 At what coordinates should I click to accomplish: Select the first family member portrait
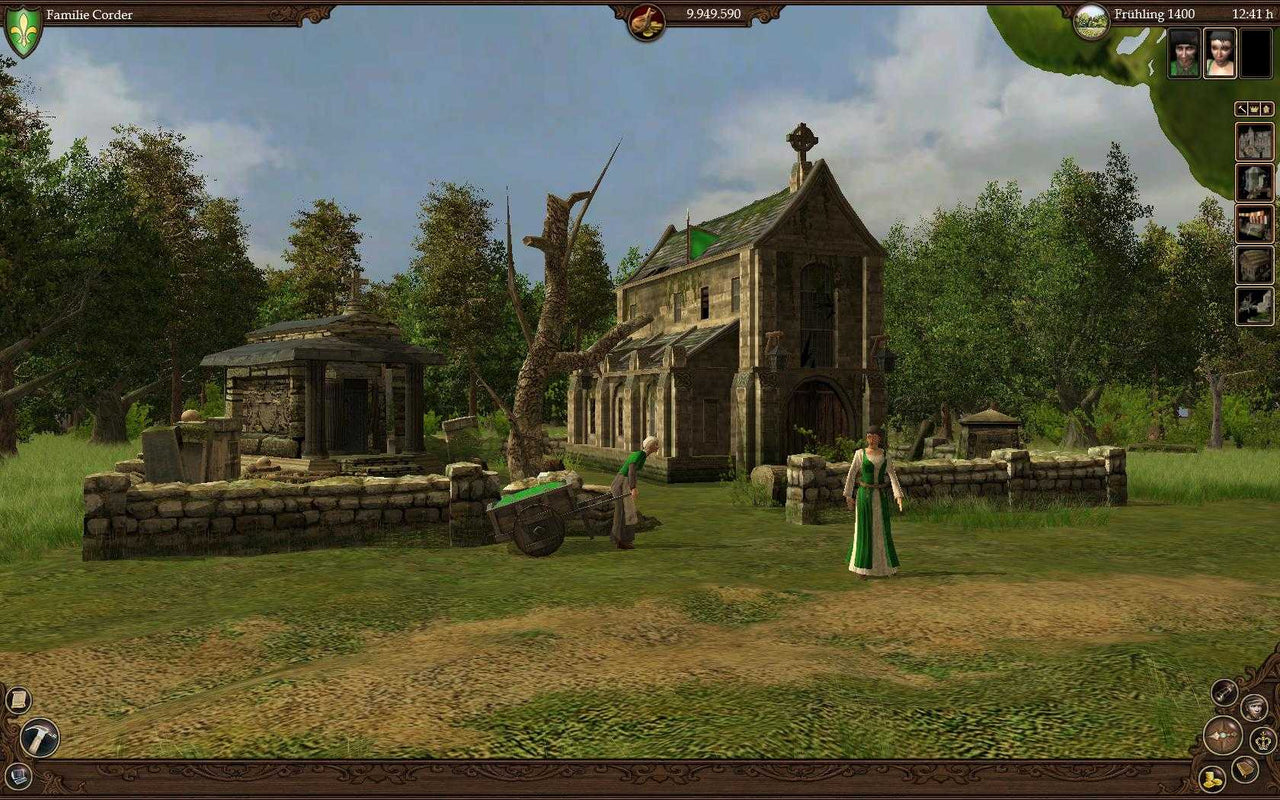1182,52
